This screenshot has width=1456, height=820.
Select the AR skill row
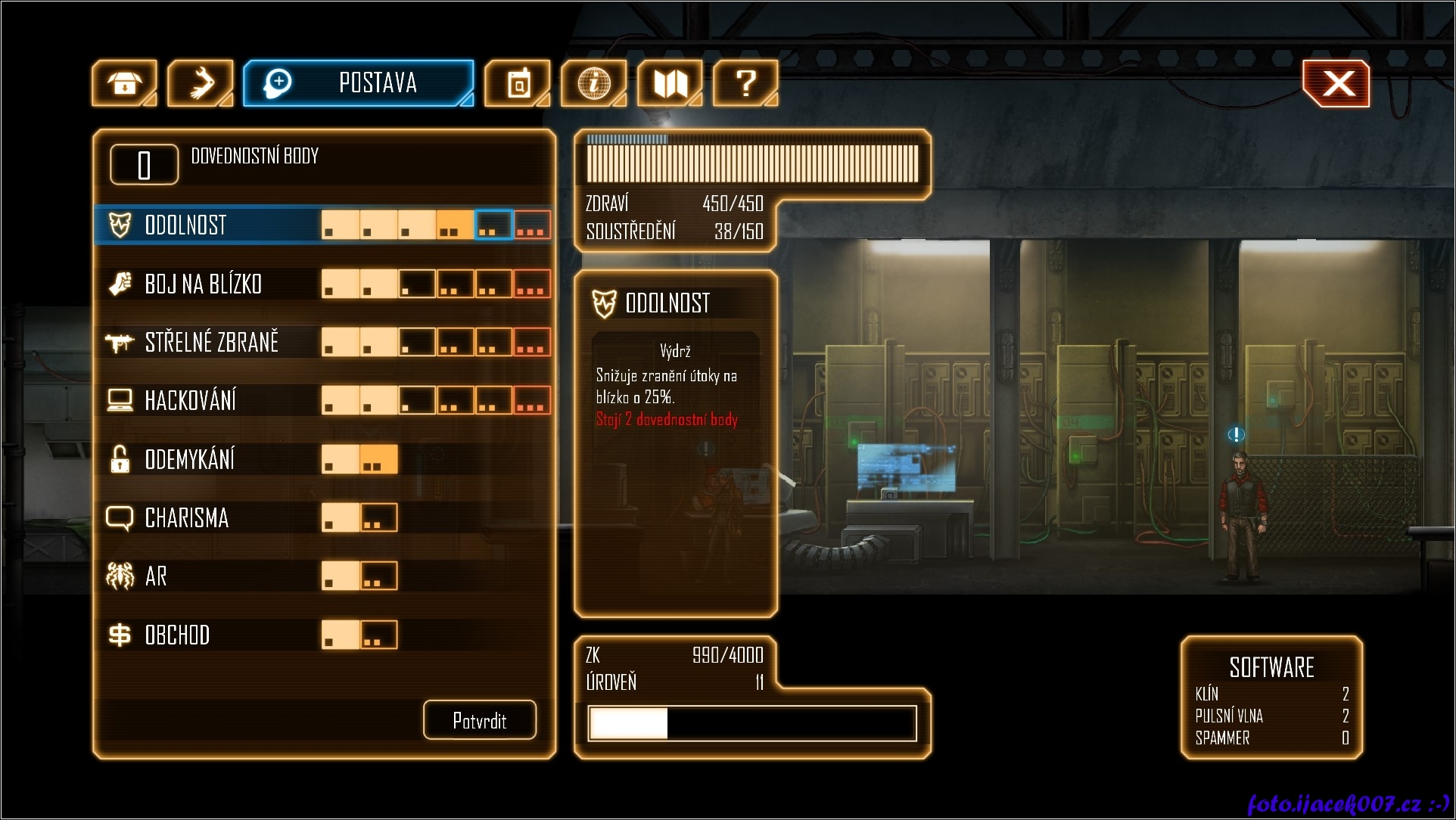pos(156,576)
